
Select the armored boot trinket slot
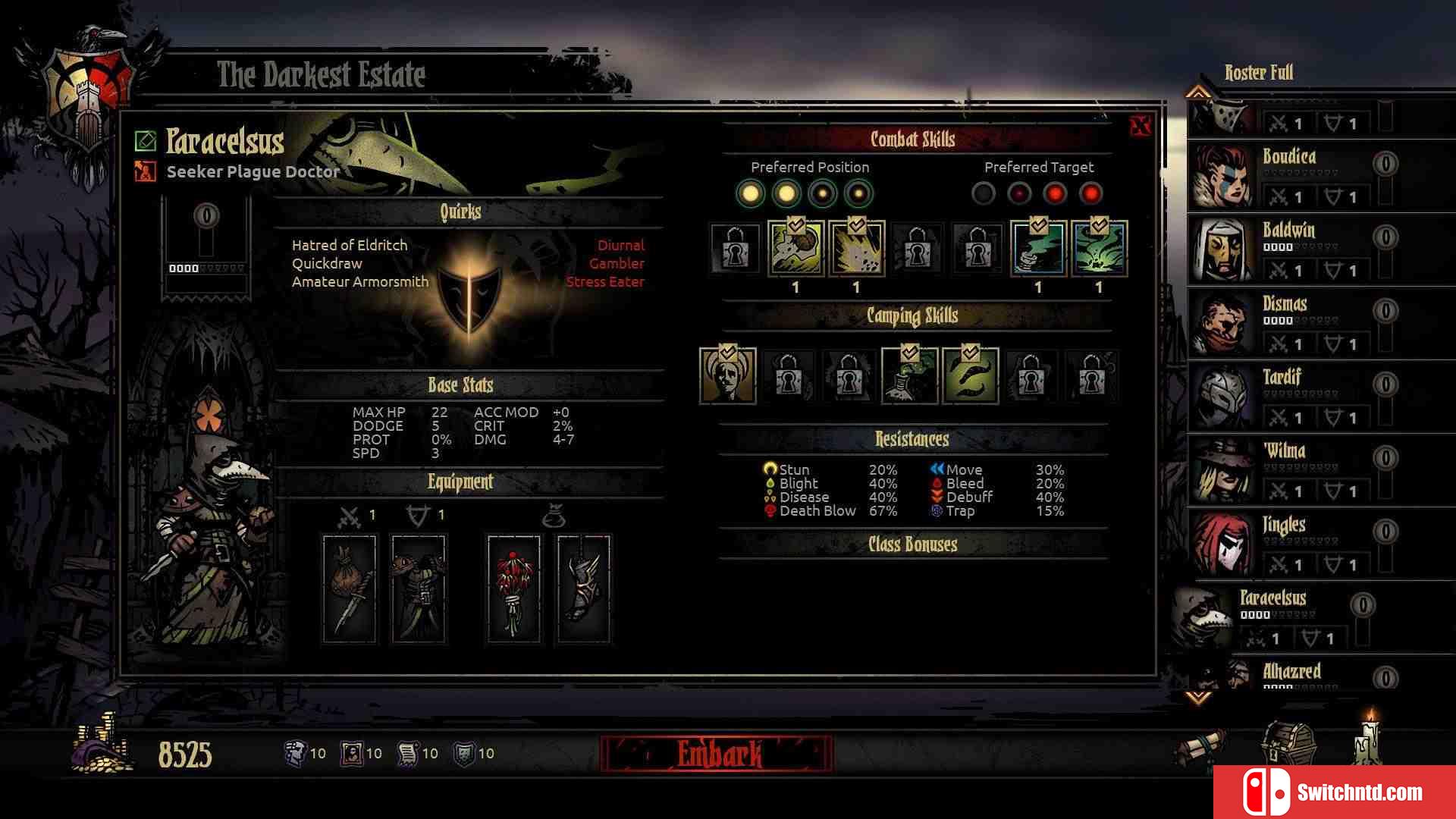pyautogui.click(x=583, y=588)
